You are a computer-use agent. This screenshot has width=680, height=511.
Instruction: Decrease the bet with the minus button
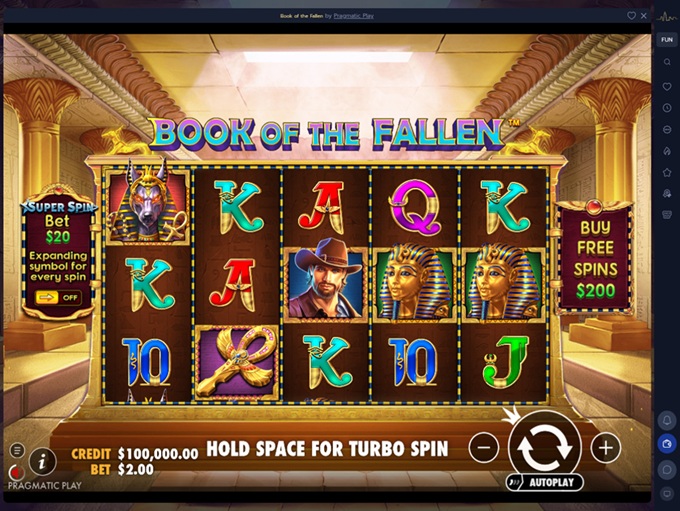pos(483,448)
